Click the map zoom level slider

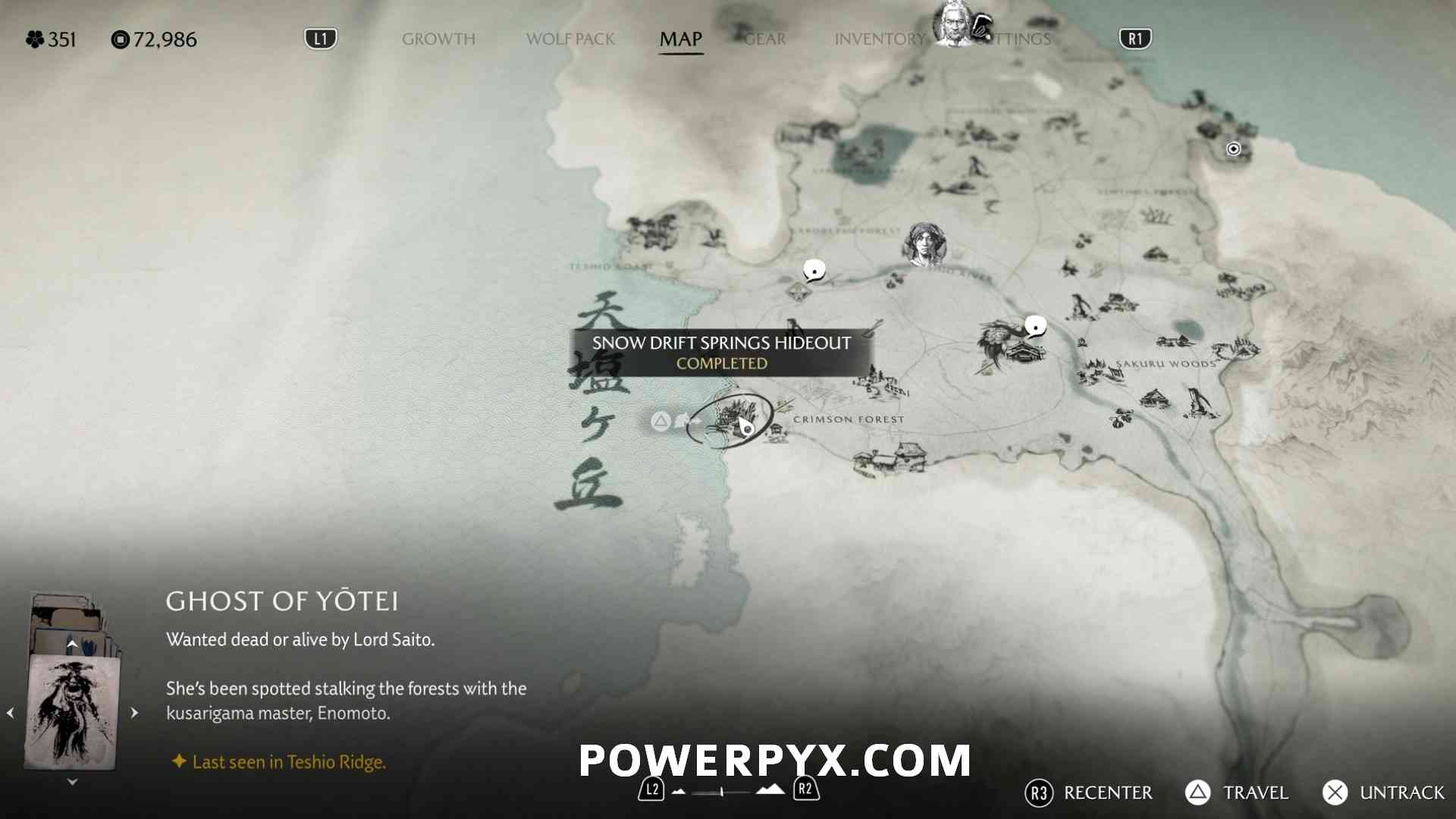722,792
